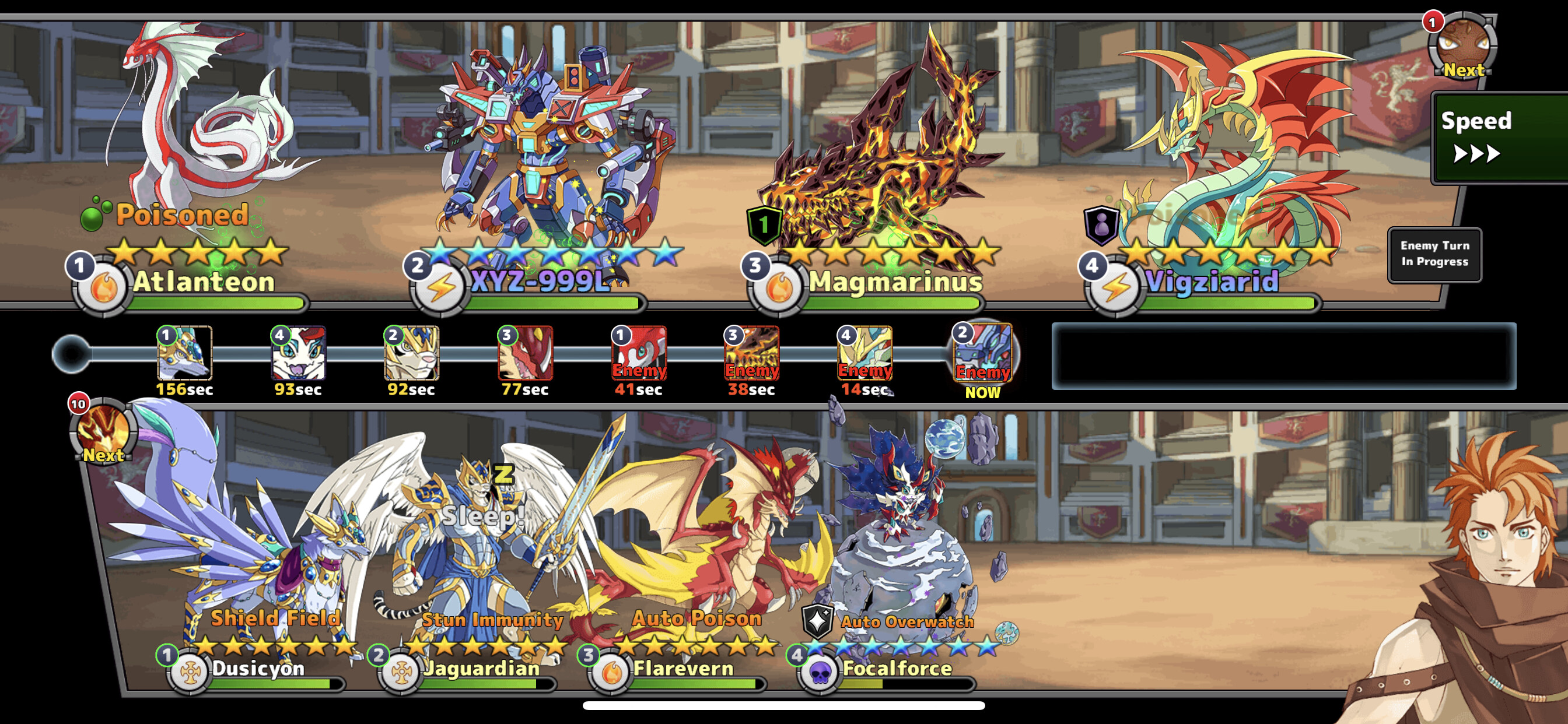Select enemy Vigziarid's name plate
This screenshot has width=1568, height=724.
[x=1212, y=282]
